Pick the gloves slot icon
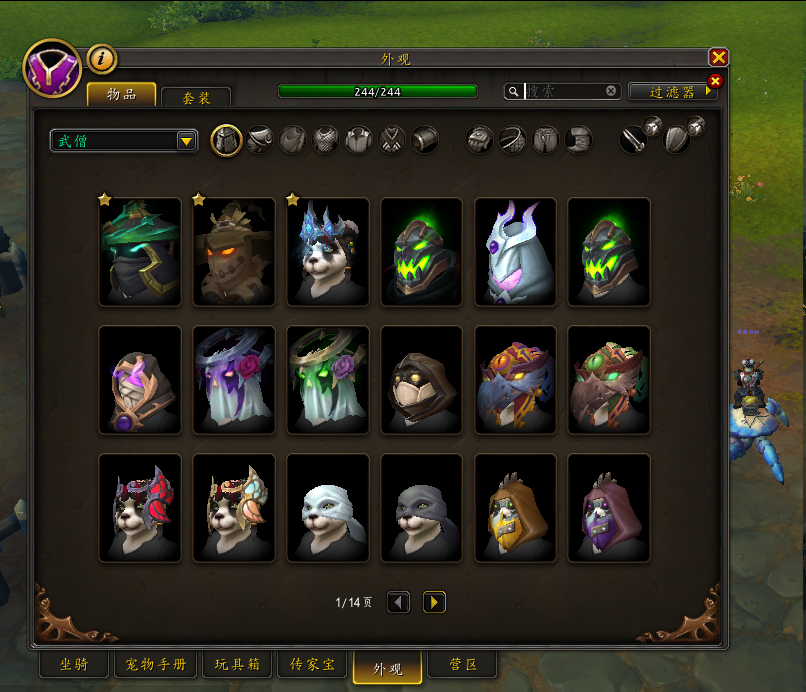Viewport: 806px width, 692px height. (480, 140)
